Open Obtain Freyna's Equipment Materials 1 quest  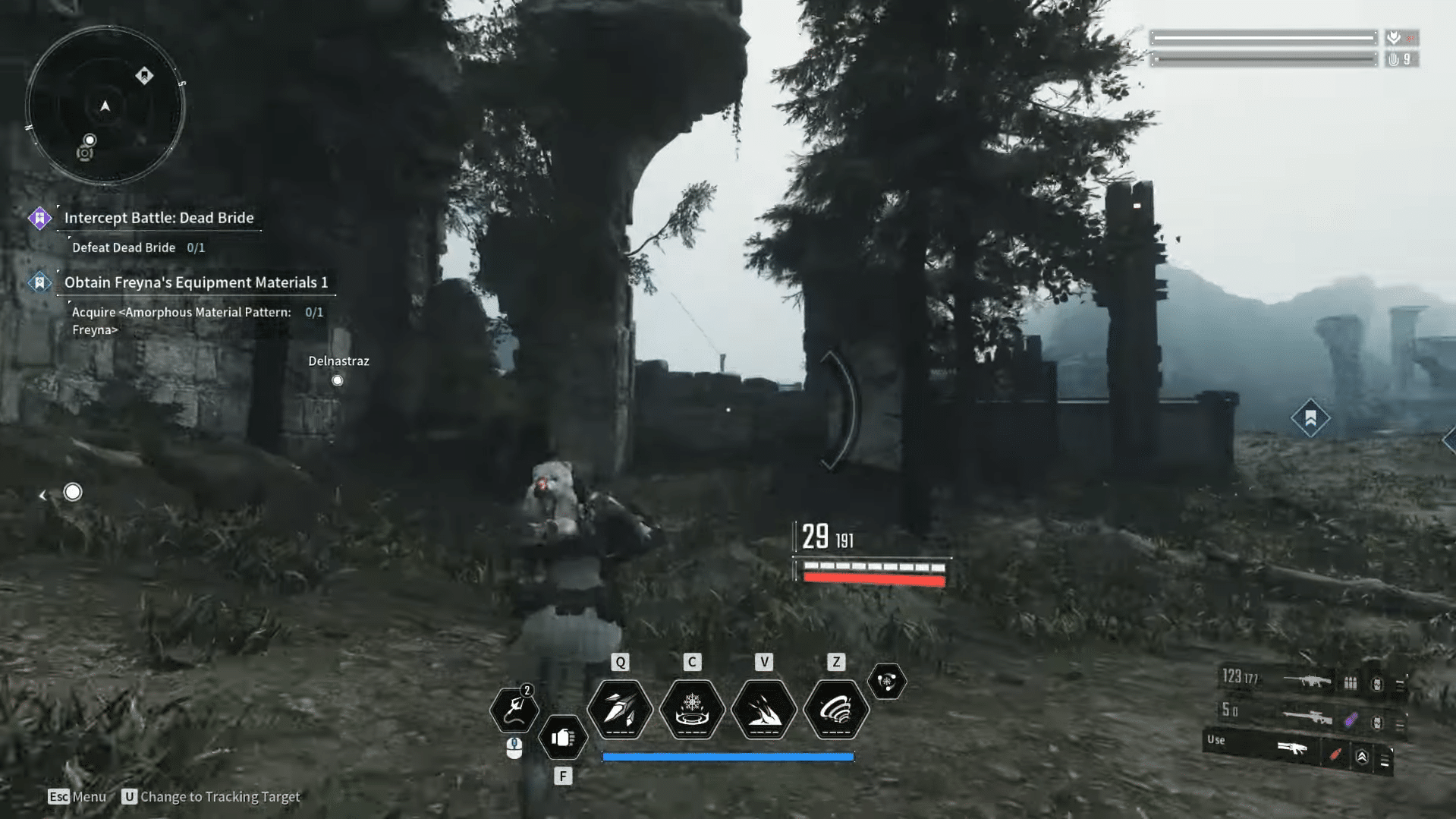pos(196,282)
